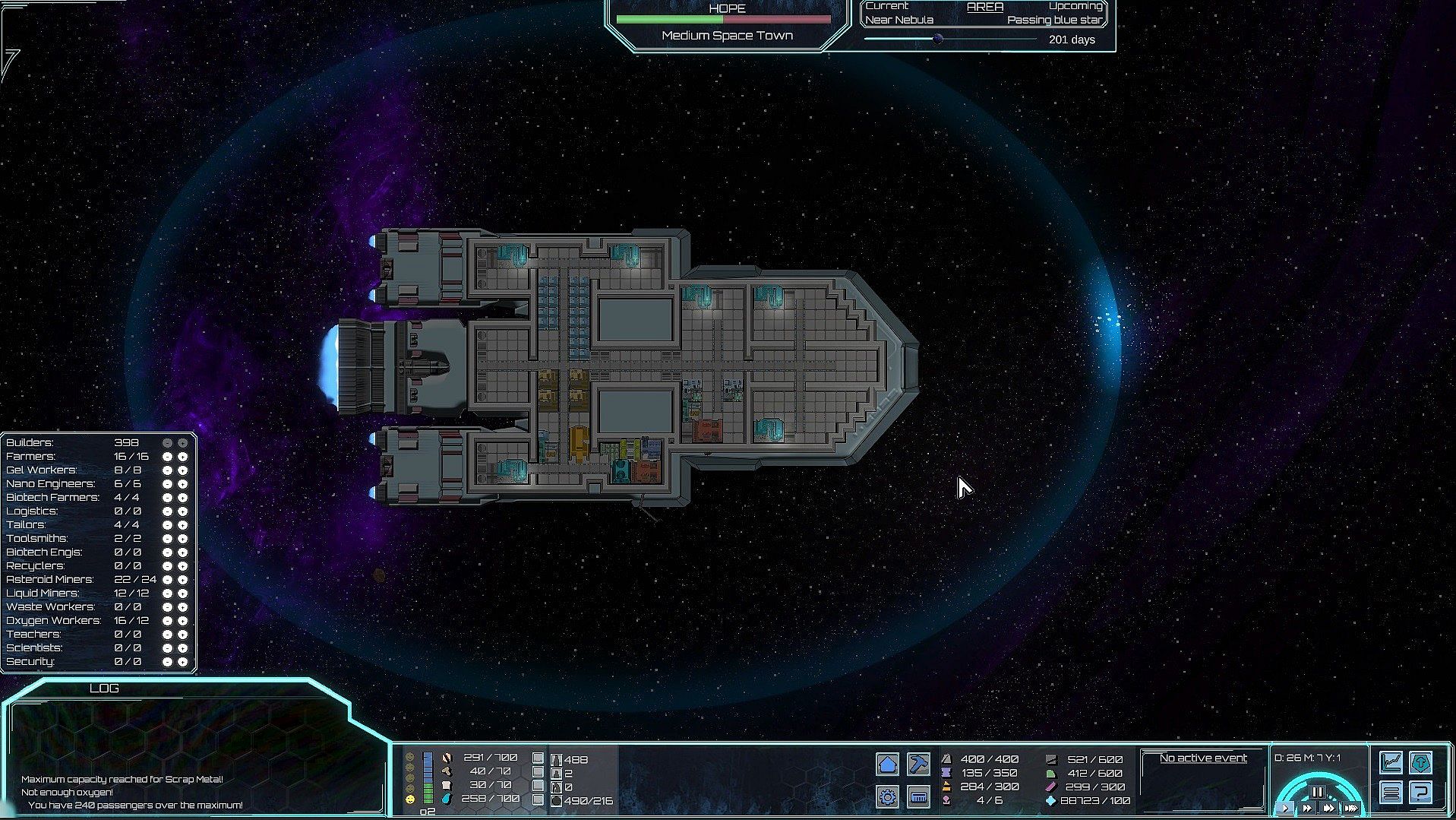Add one more Farmer
Screen dimensions: 1456x820
click(x=182, y=457)
